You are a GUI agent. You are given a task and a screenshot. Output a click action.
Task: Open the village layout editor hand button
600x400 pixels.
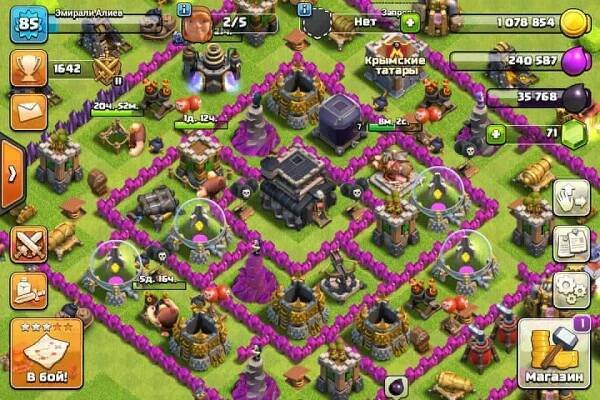571,196
